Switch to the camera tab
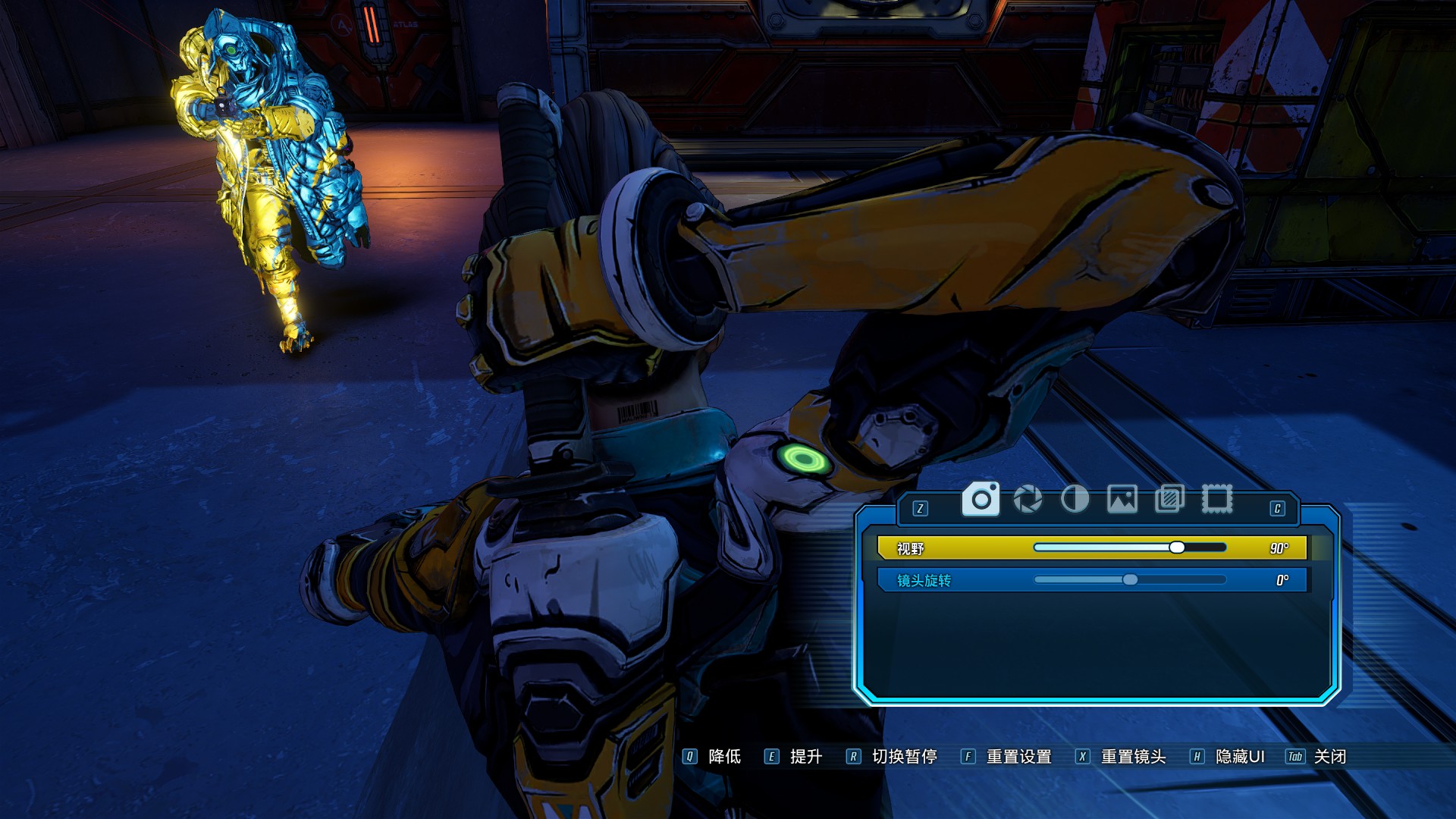The height and width of the screenshot is (819, 1456). point(981,499)
